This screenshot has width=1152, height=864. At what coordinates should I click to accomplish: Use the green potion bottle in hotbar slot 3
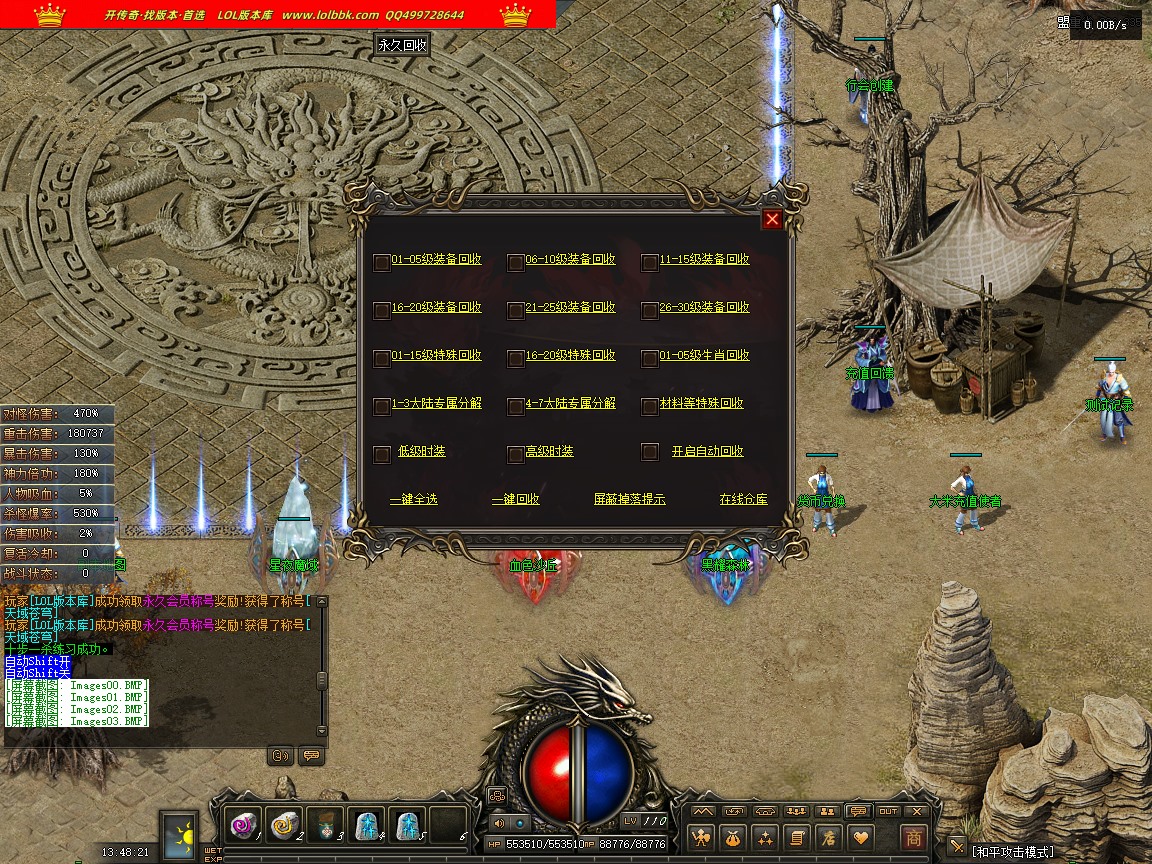pos(326,825)
